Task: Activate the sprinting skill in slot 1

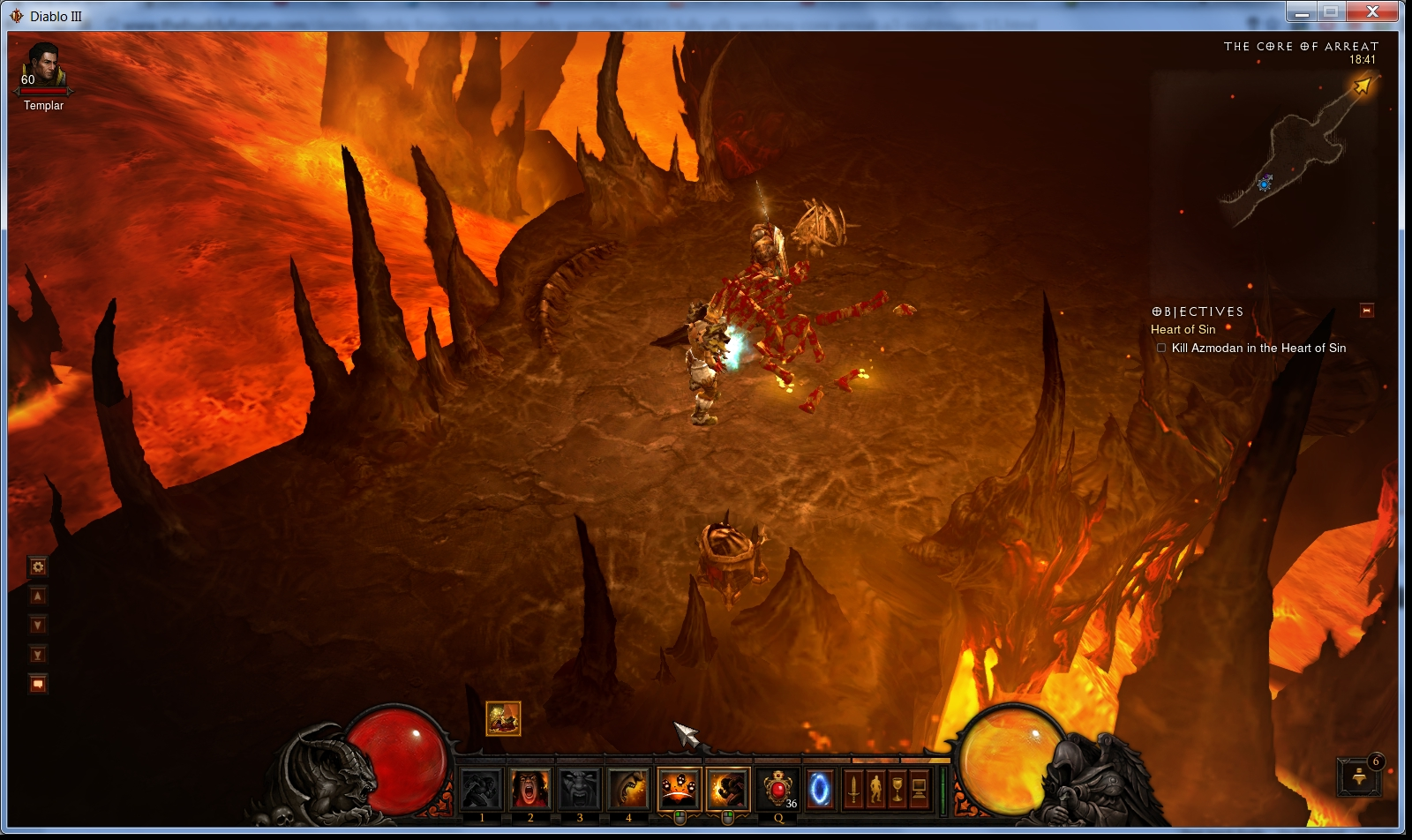Action: [482, 788]
